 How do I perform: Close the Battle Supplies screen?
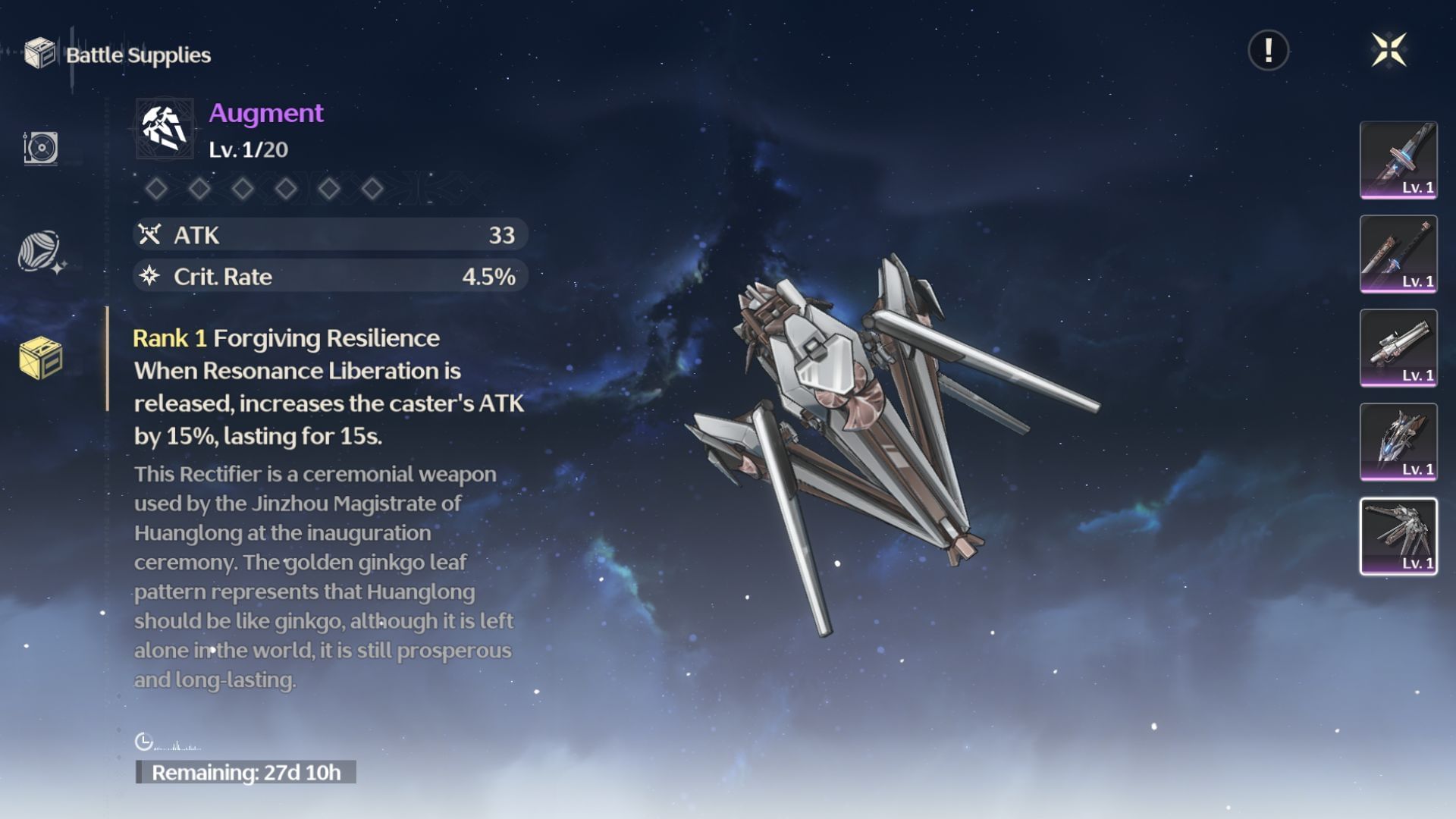tap(1389, 51)
